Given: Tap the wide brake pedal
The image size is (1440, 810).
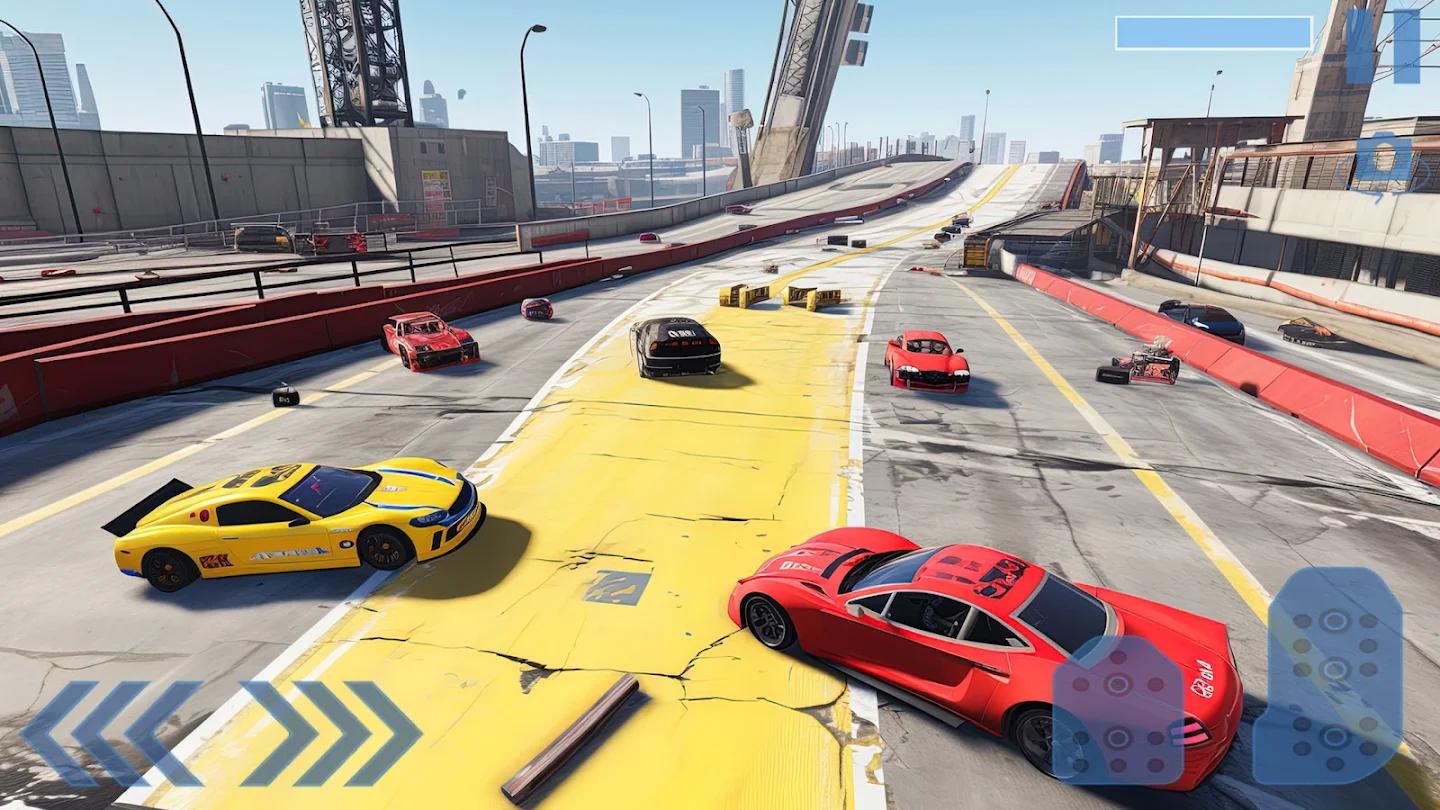Looking at the screenshot, I should point(1118,708).
